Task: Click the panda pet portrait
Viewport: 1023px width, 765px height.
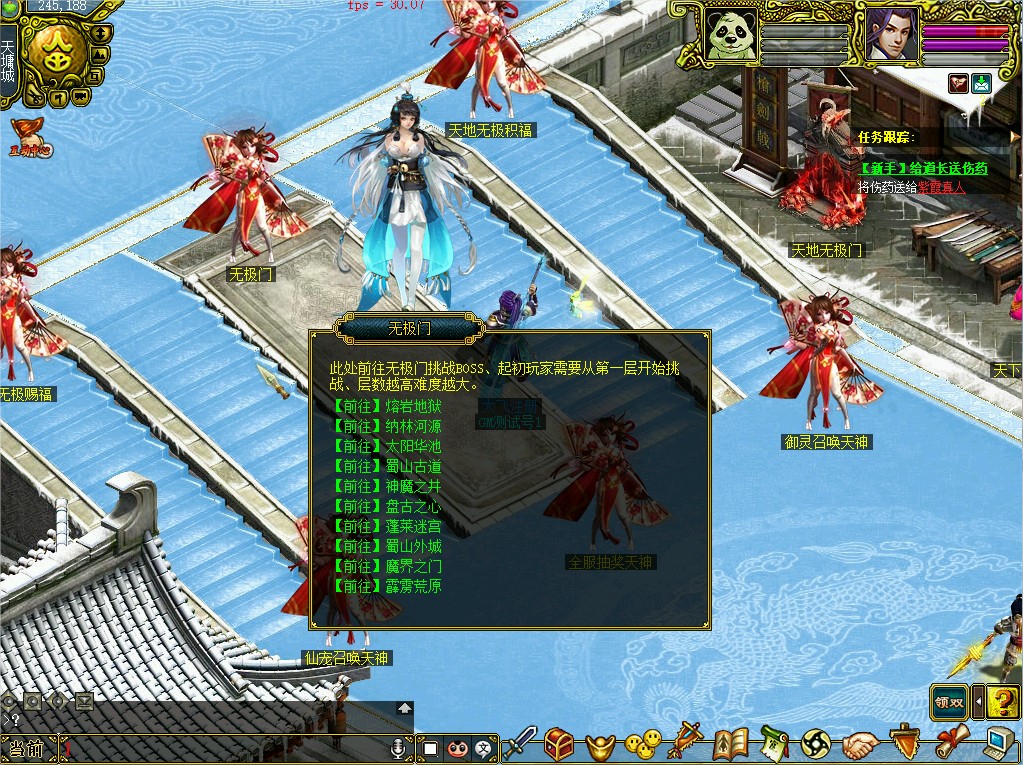Action: tap(732, 35)
